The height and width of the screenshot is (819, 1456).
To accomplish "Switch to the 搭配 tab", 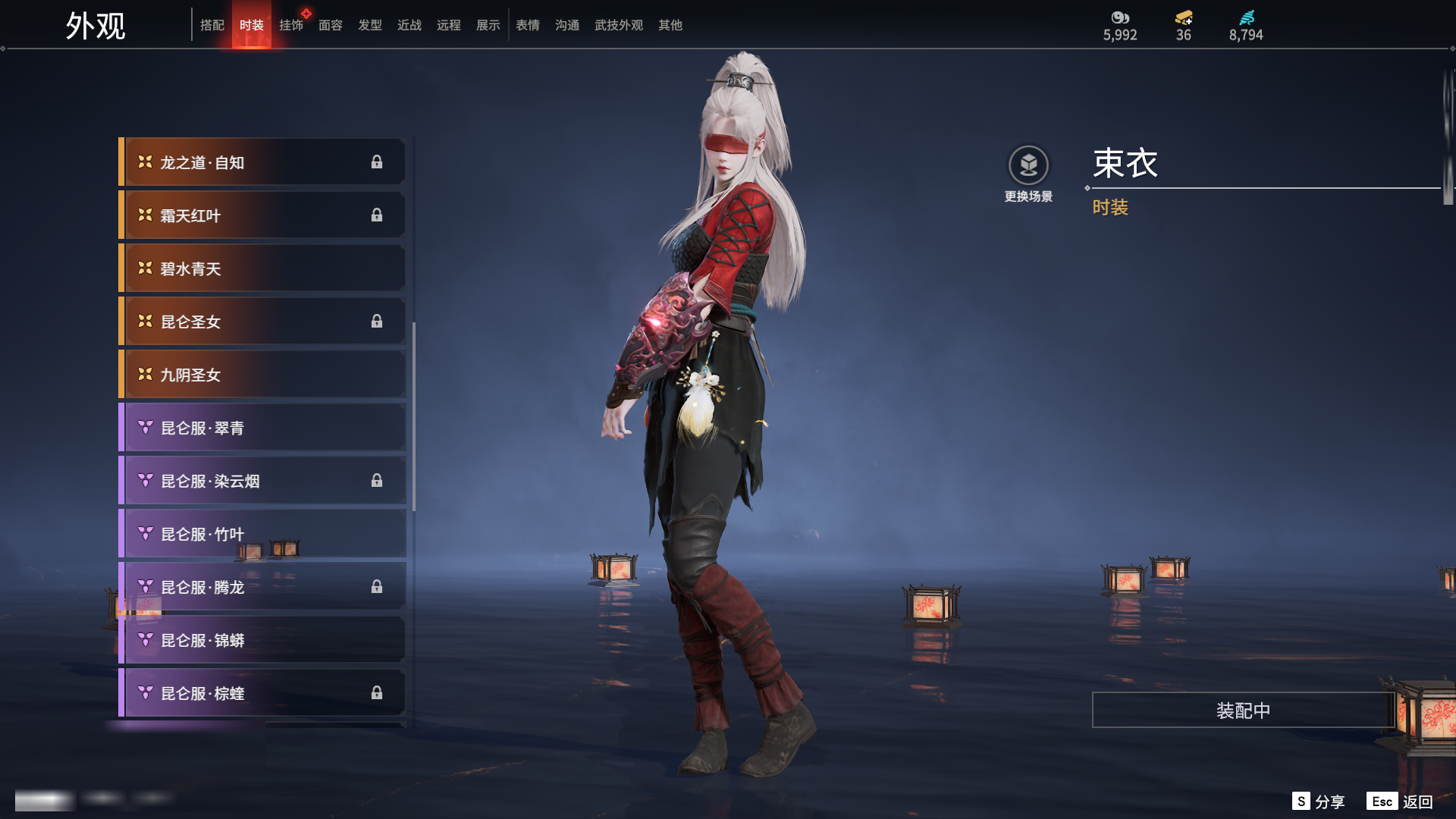I will pyautogui.click(x=212, y=25).
